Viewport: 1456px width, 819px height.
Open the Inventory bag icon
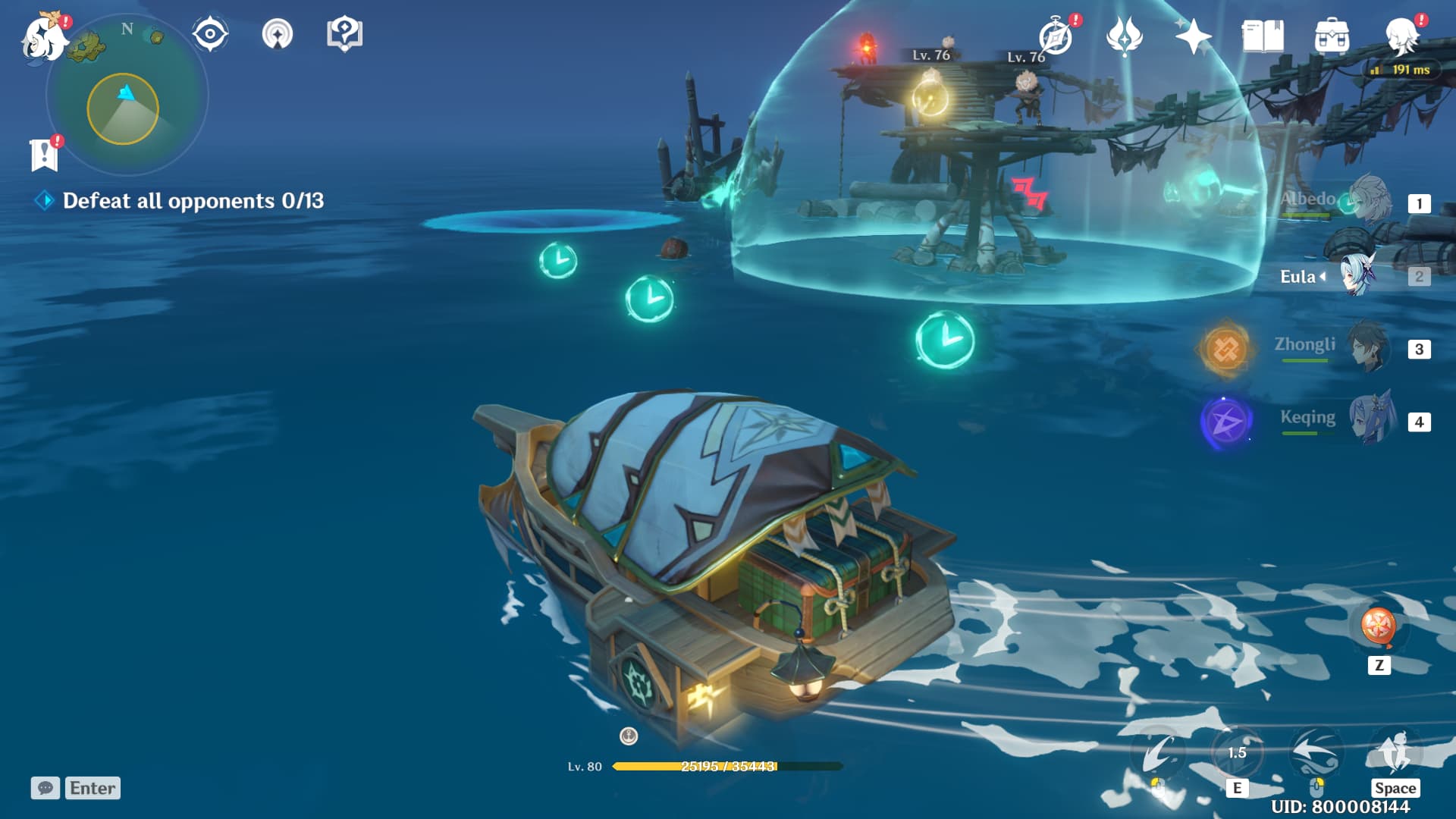[1333, 34]
